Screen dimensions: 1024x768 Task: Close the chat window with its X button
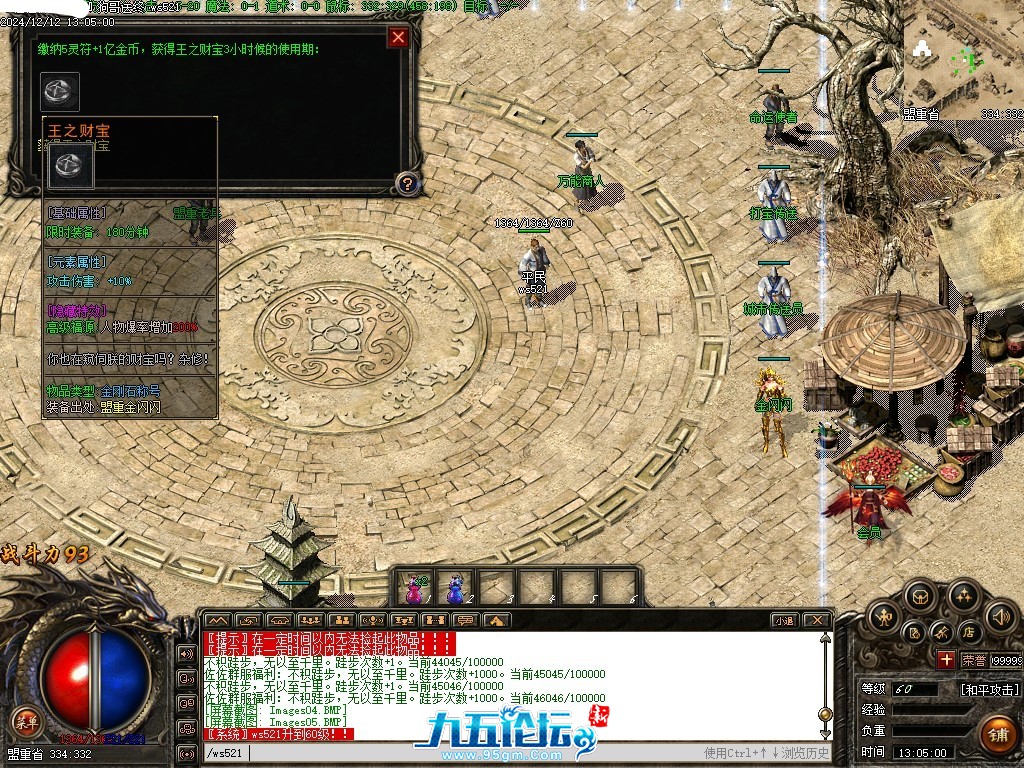pyautogui.click(x=816, y=620)
